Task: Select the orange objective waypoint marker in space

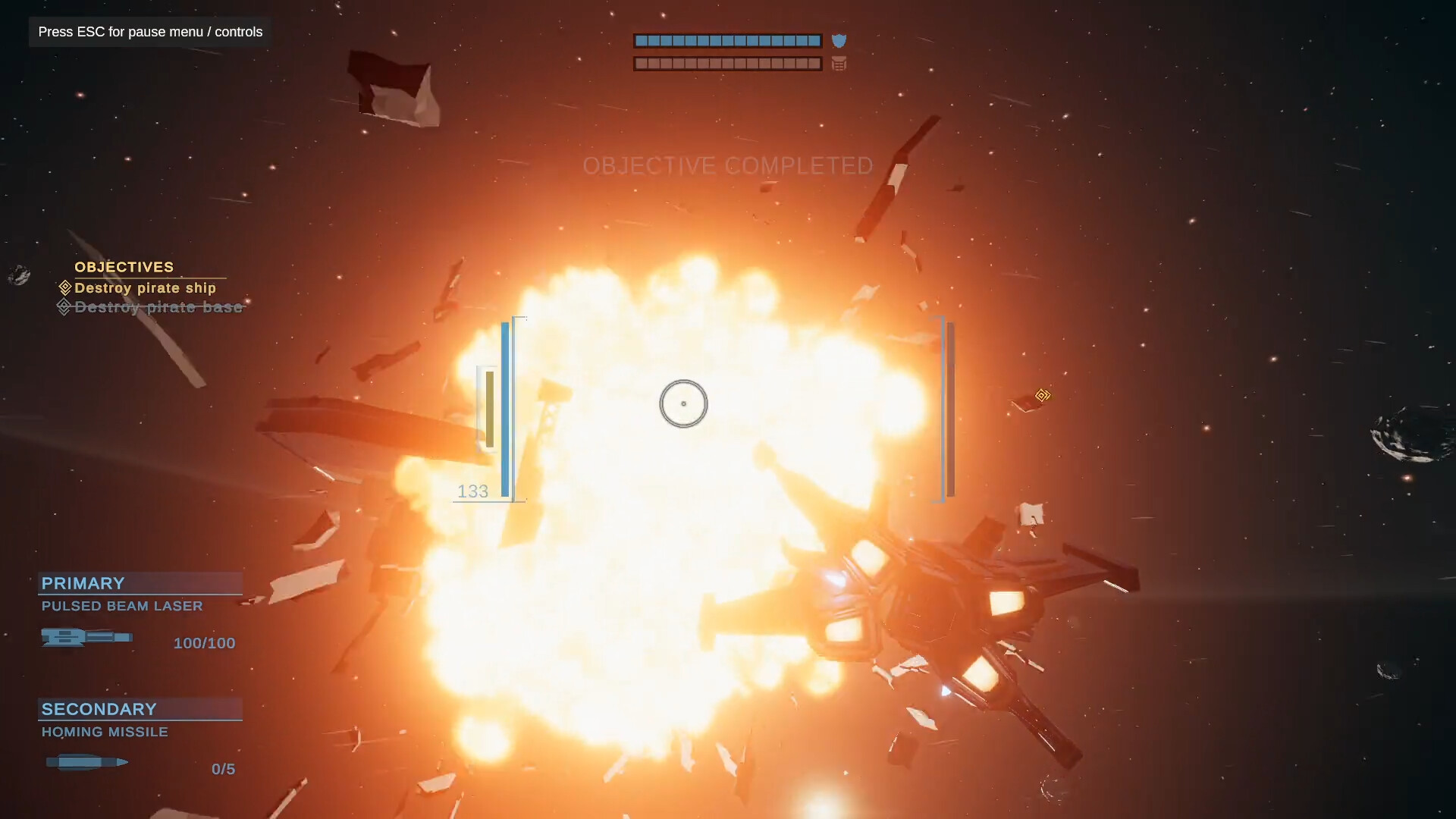Action: coord(1043,395)
